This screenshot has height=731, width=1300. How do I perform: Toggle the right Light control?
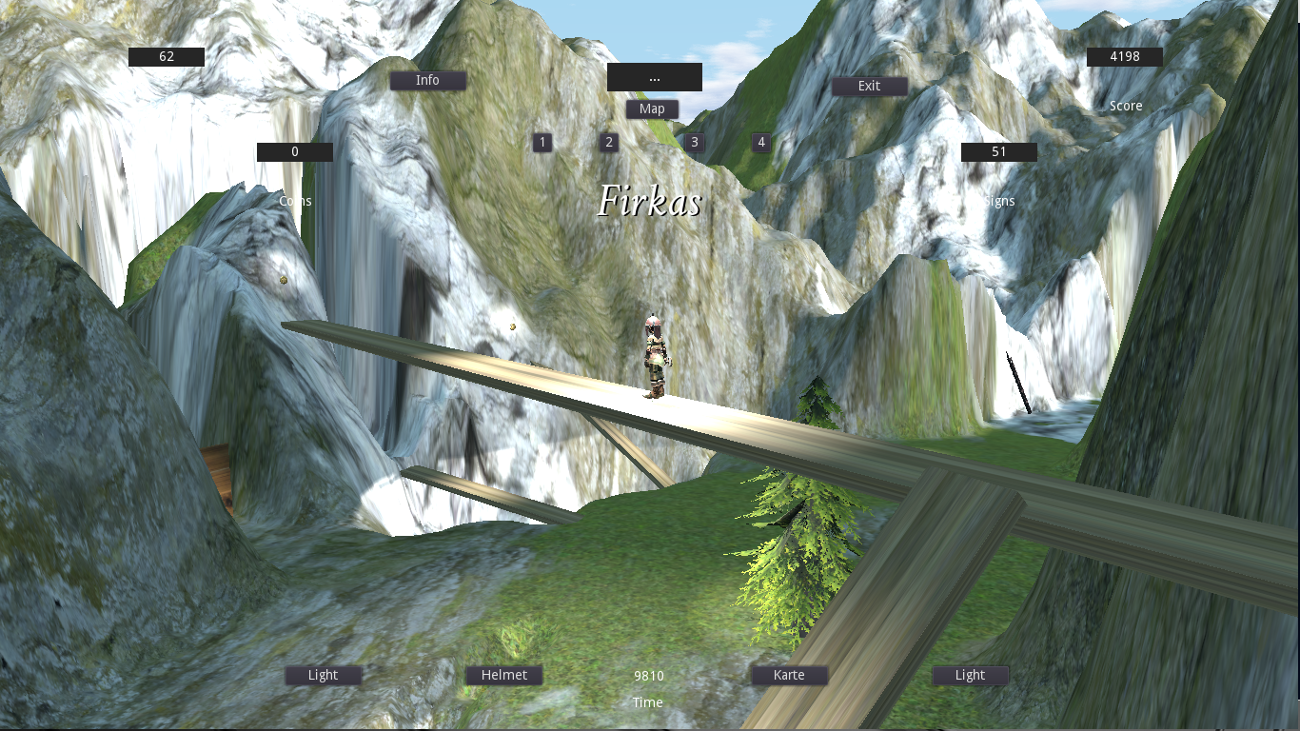(x=968, y=674)
